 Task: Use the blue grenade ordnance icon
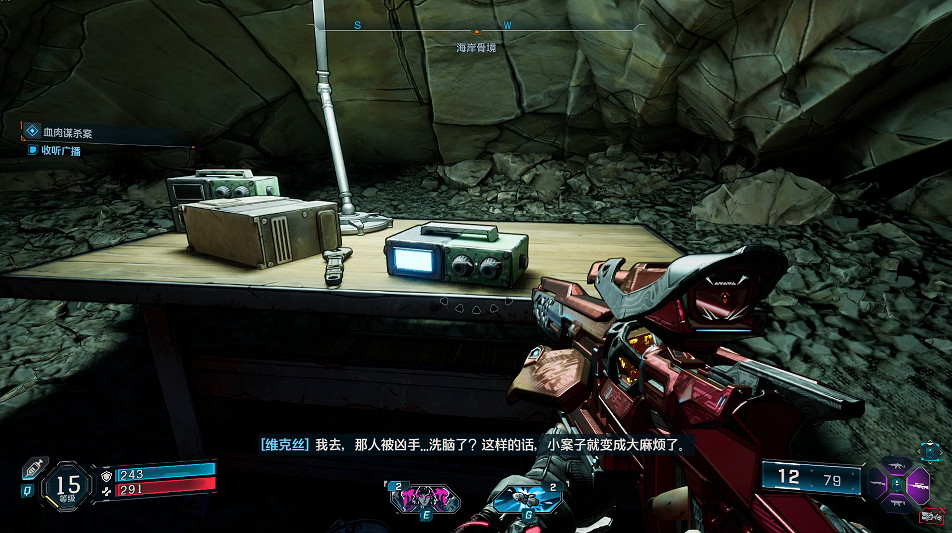click(x=527, y=497)
